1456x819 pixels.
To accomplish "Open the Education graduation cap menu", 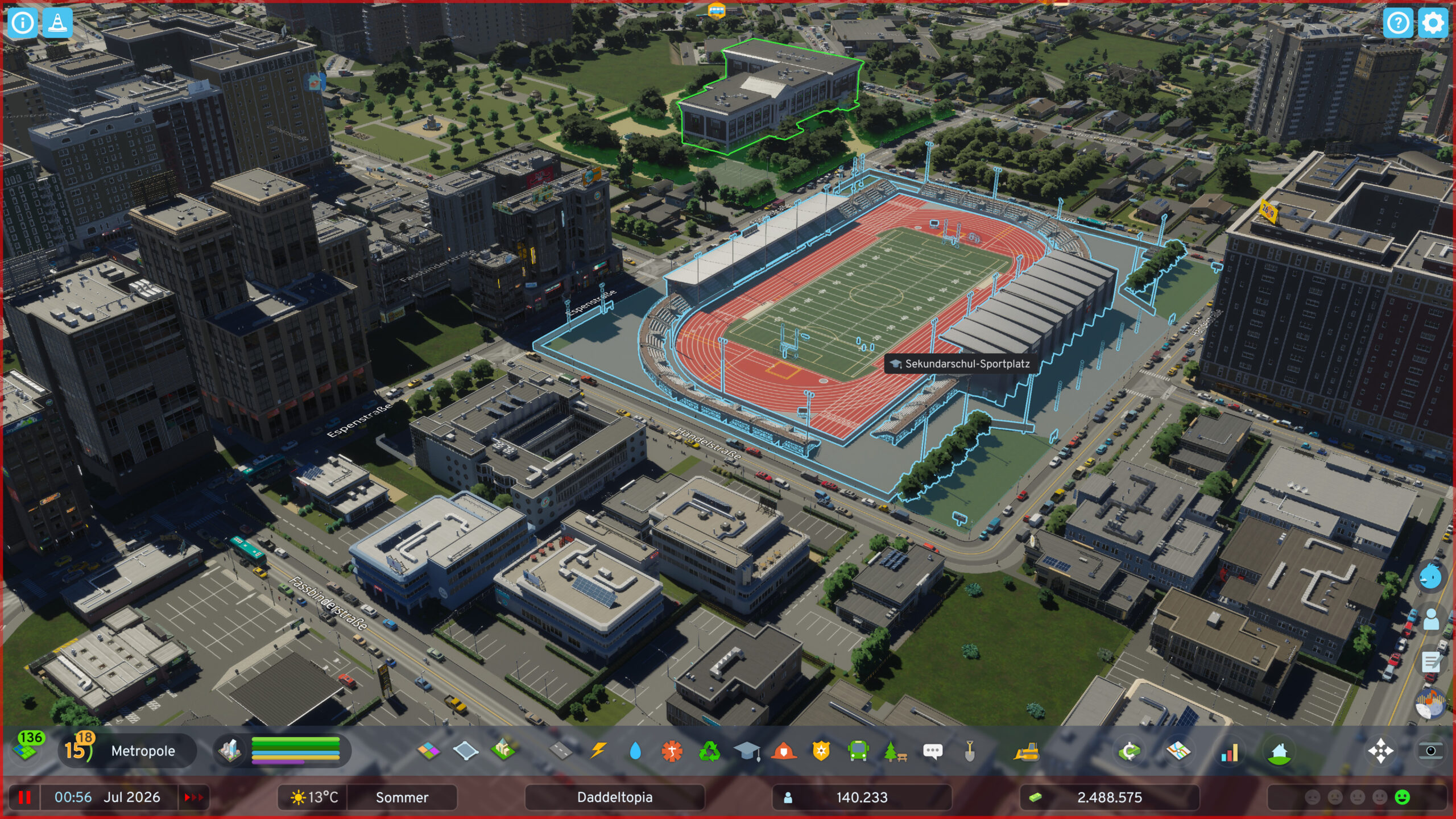I will click(747, 751).
